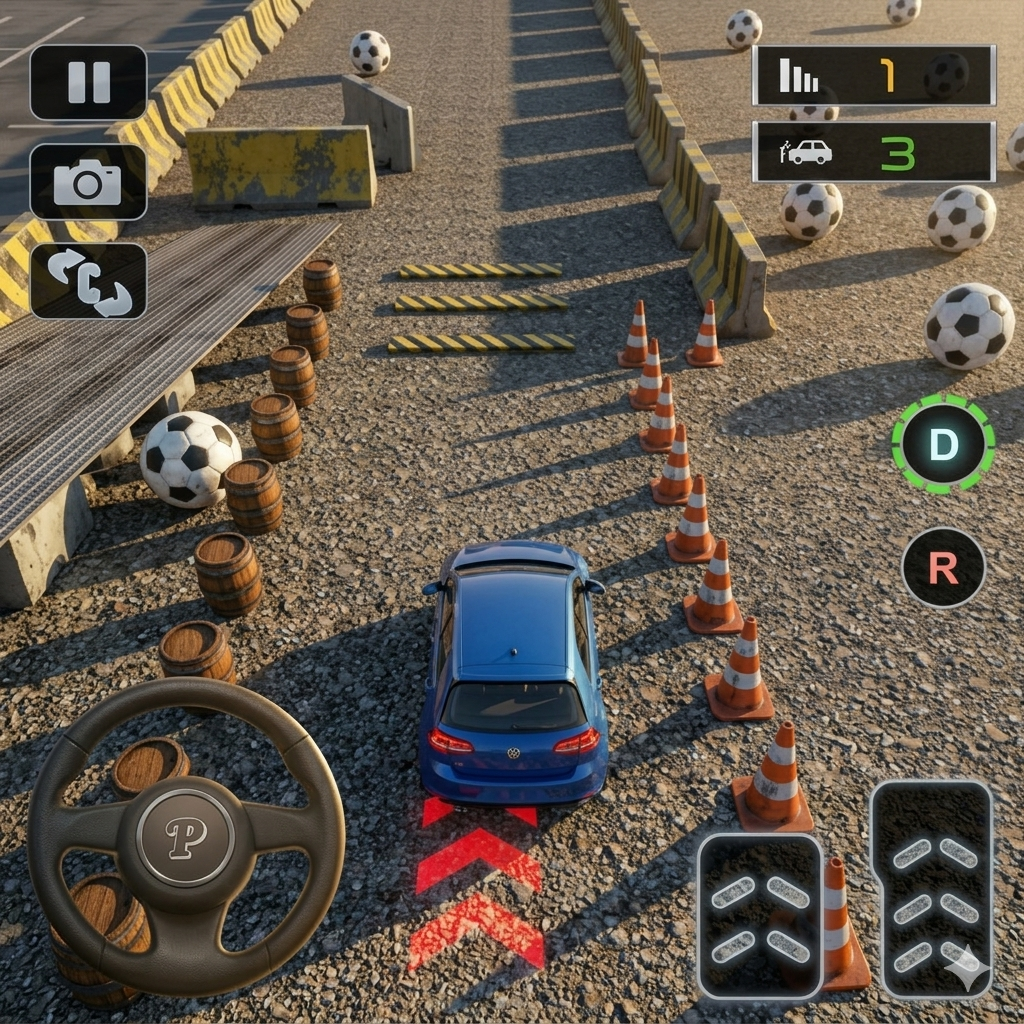
Task: Tap the camera view button
Action: pyautogui.click(x=88, y=182)
